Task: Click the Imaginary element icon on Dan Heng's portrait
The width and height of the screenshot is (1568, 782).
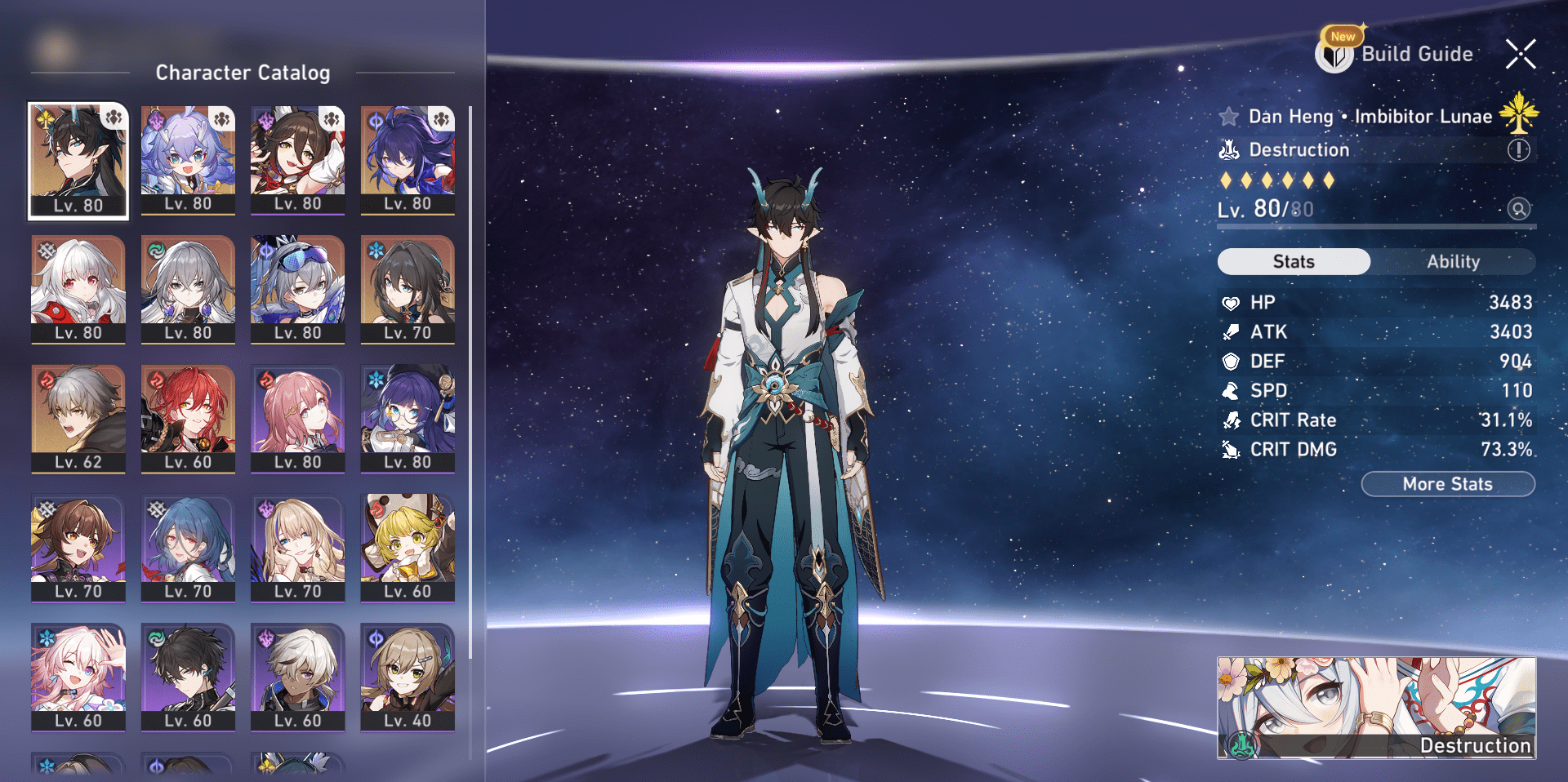Action: (44, 119)
